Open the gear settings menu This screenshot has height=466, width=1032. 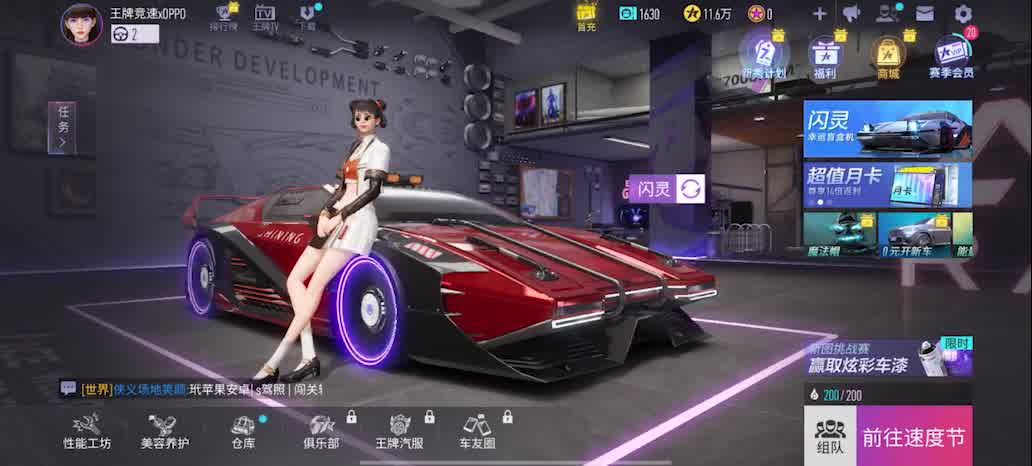[x=963, y=14]
